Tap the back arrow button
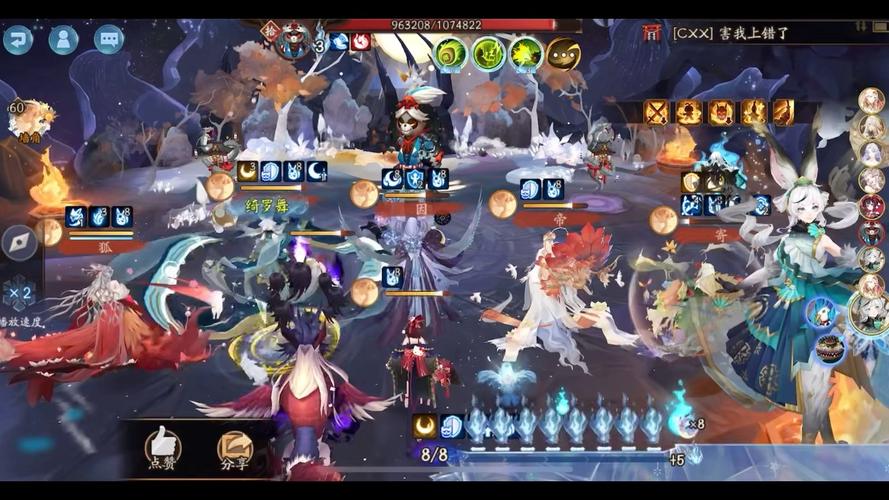The height and width of the screenshot is (500, 889). click(18, 40)
